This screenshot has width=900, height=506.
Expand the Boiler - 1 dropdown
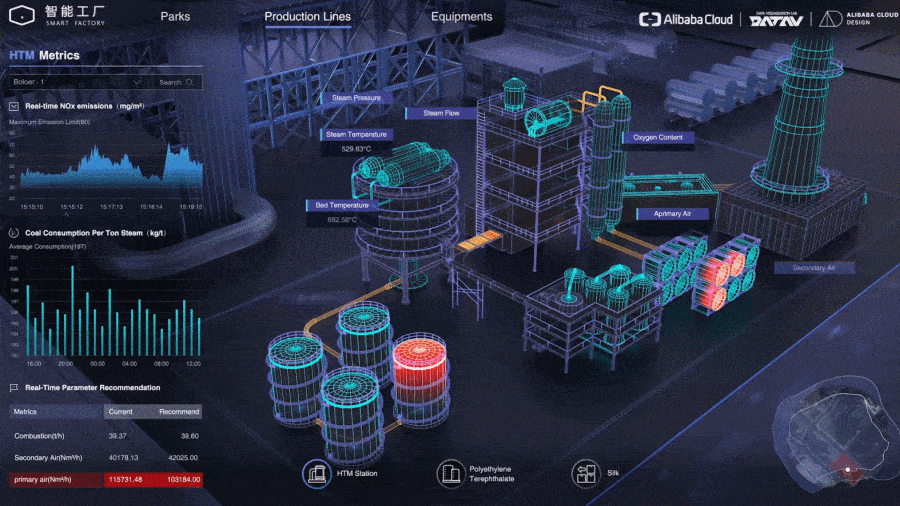click(x=76, y=82)
